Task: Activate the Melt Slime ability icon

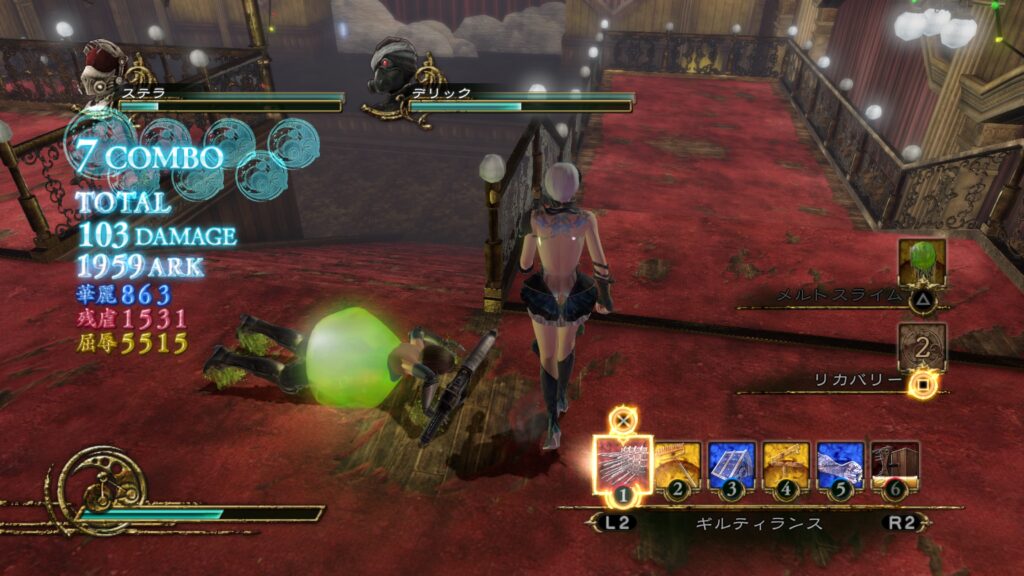Action: 921,264
